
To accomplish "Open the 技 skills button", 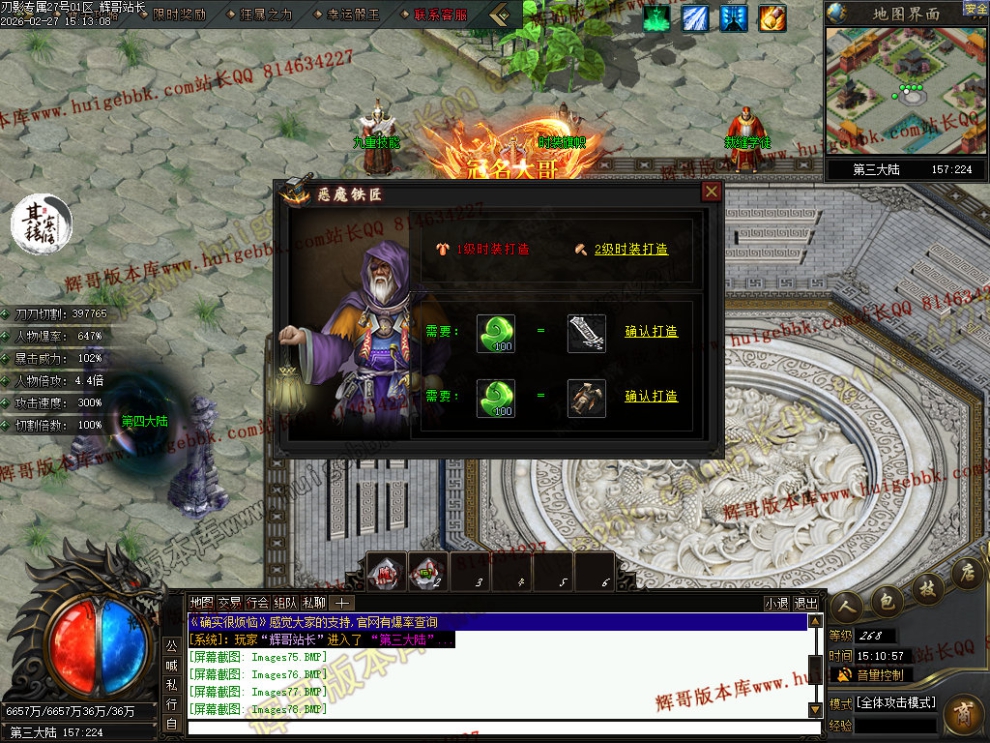I will coord(927,588).
